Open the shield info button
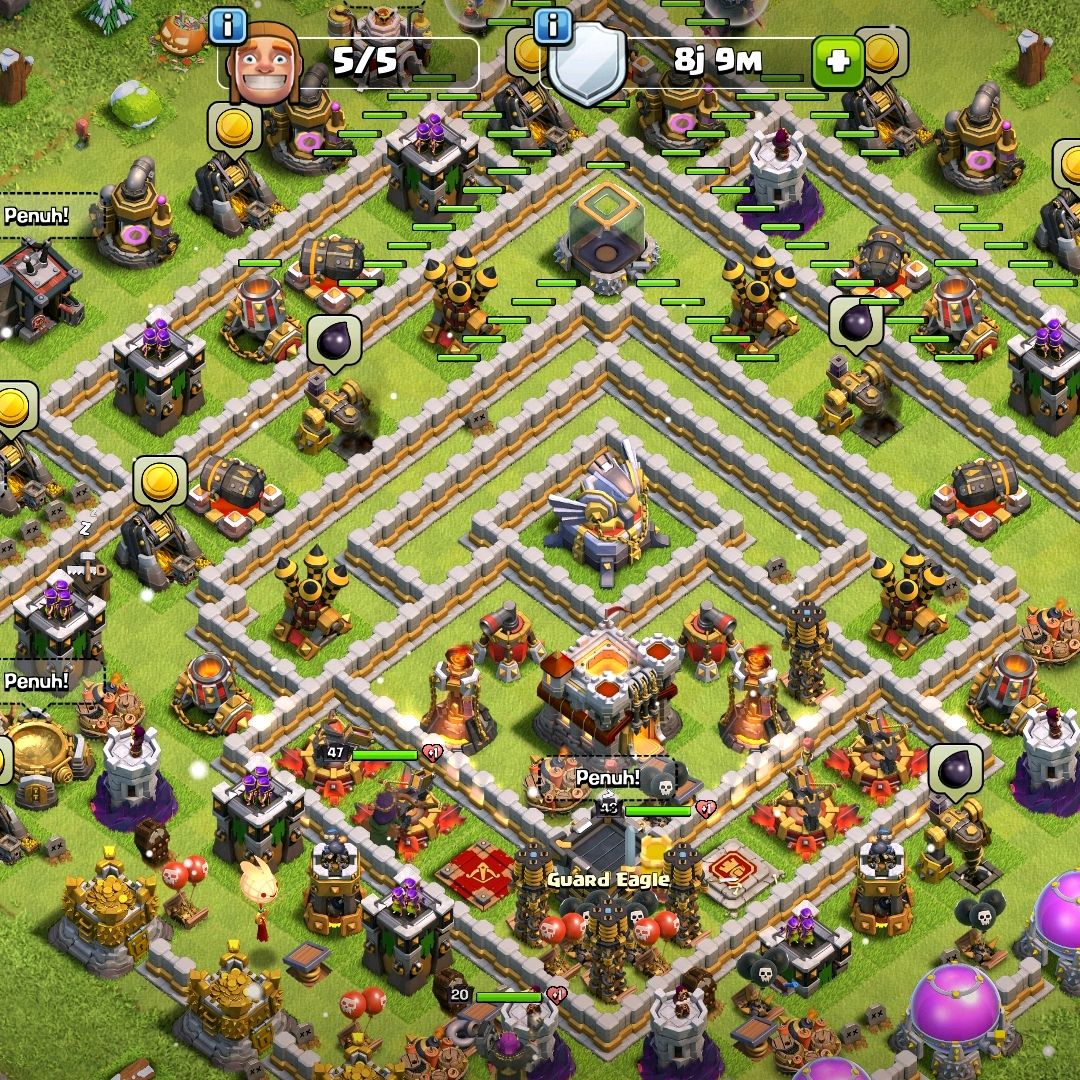Screen dimensions: 1080x1080 [x=553, y=25]
